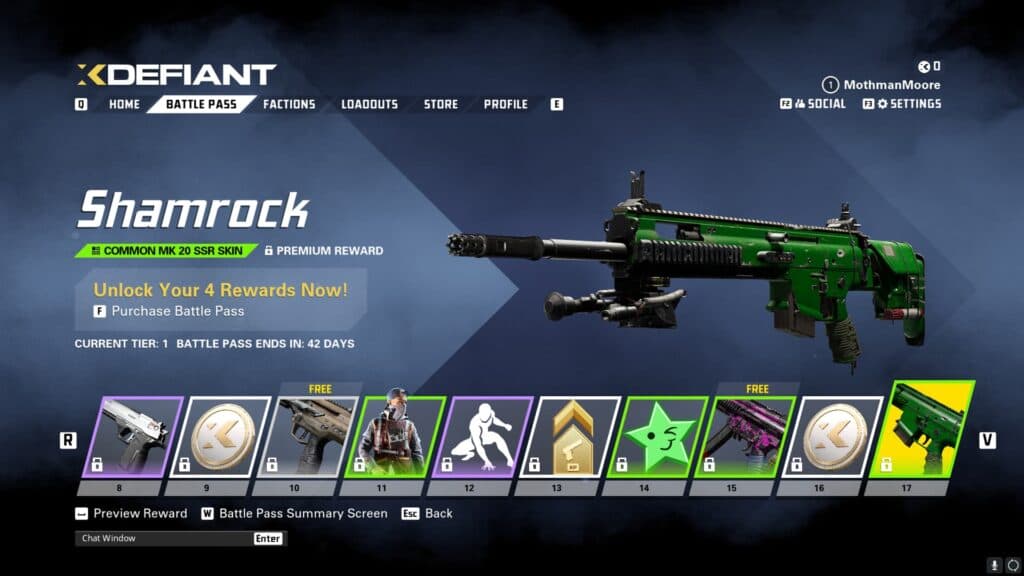Switch to the Factions tab

289,104
